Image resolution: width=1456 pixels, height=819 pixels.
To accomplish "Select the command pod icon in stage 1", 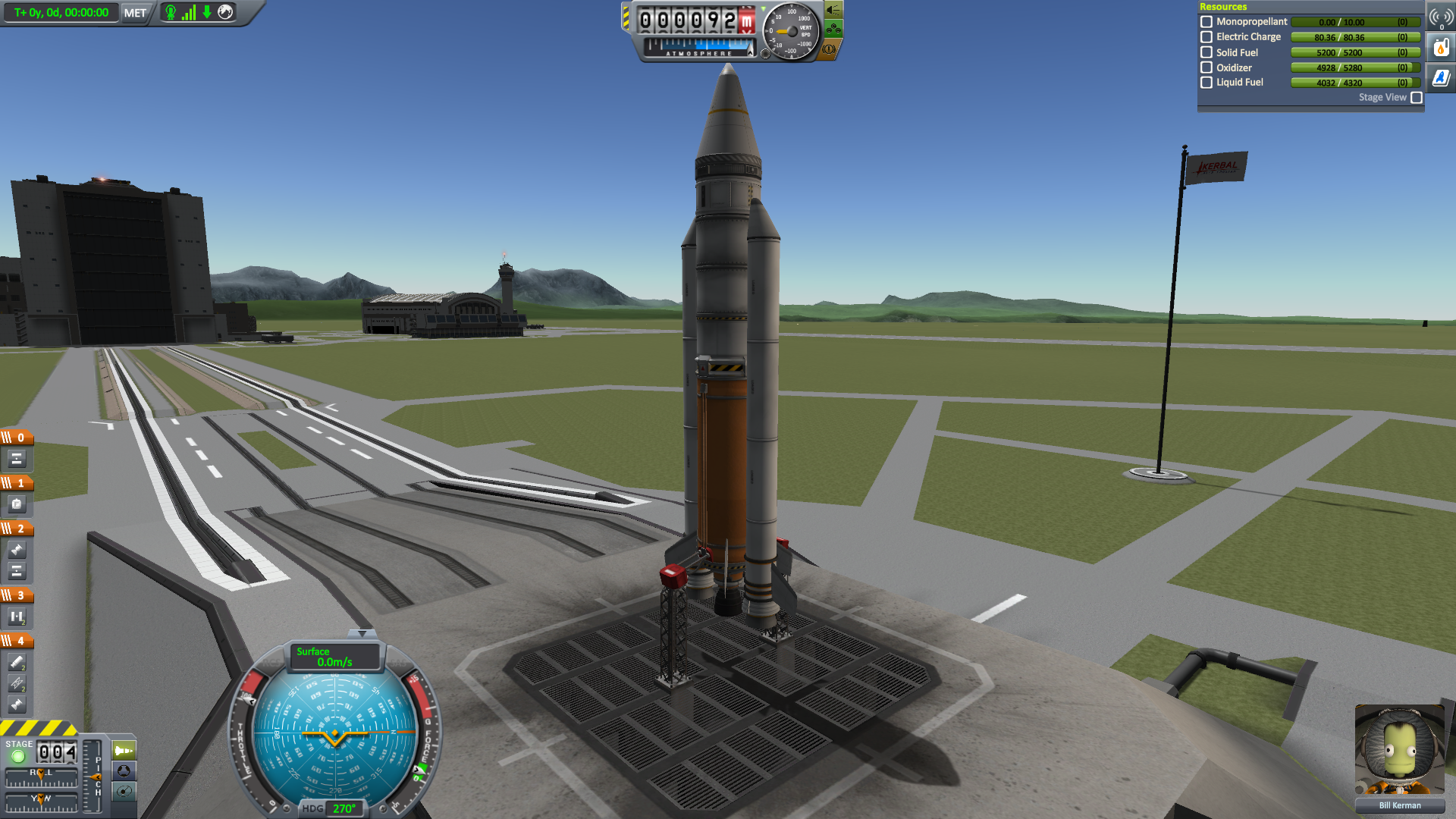I will tap(17, 504).
